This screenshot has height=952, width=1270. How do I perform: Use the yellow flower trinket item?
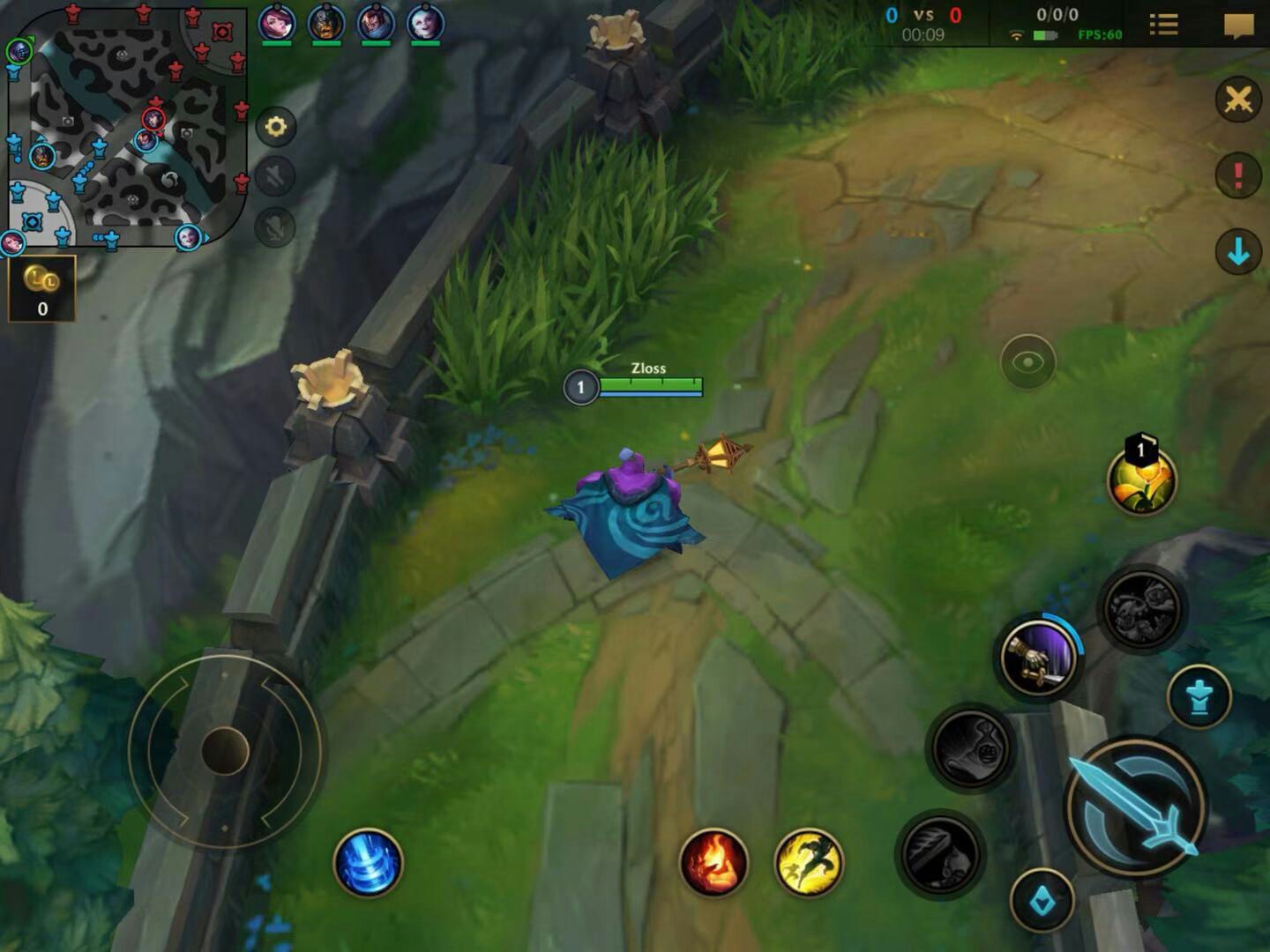point(1141,479)
